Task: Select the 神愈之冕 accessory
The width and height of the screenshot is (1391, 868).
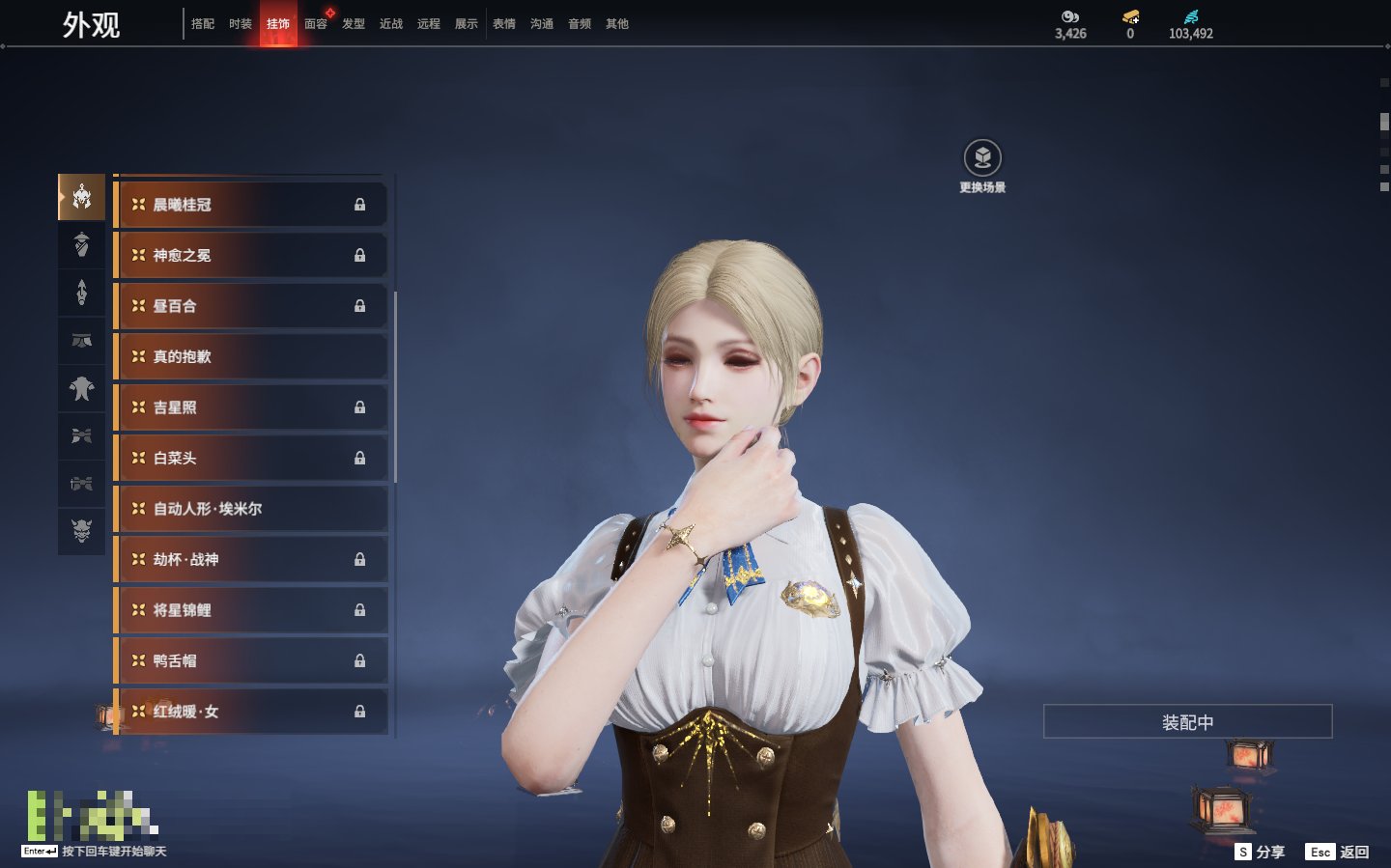Action: pos(251,256)
